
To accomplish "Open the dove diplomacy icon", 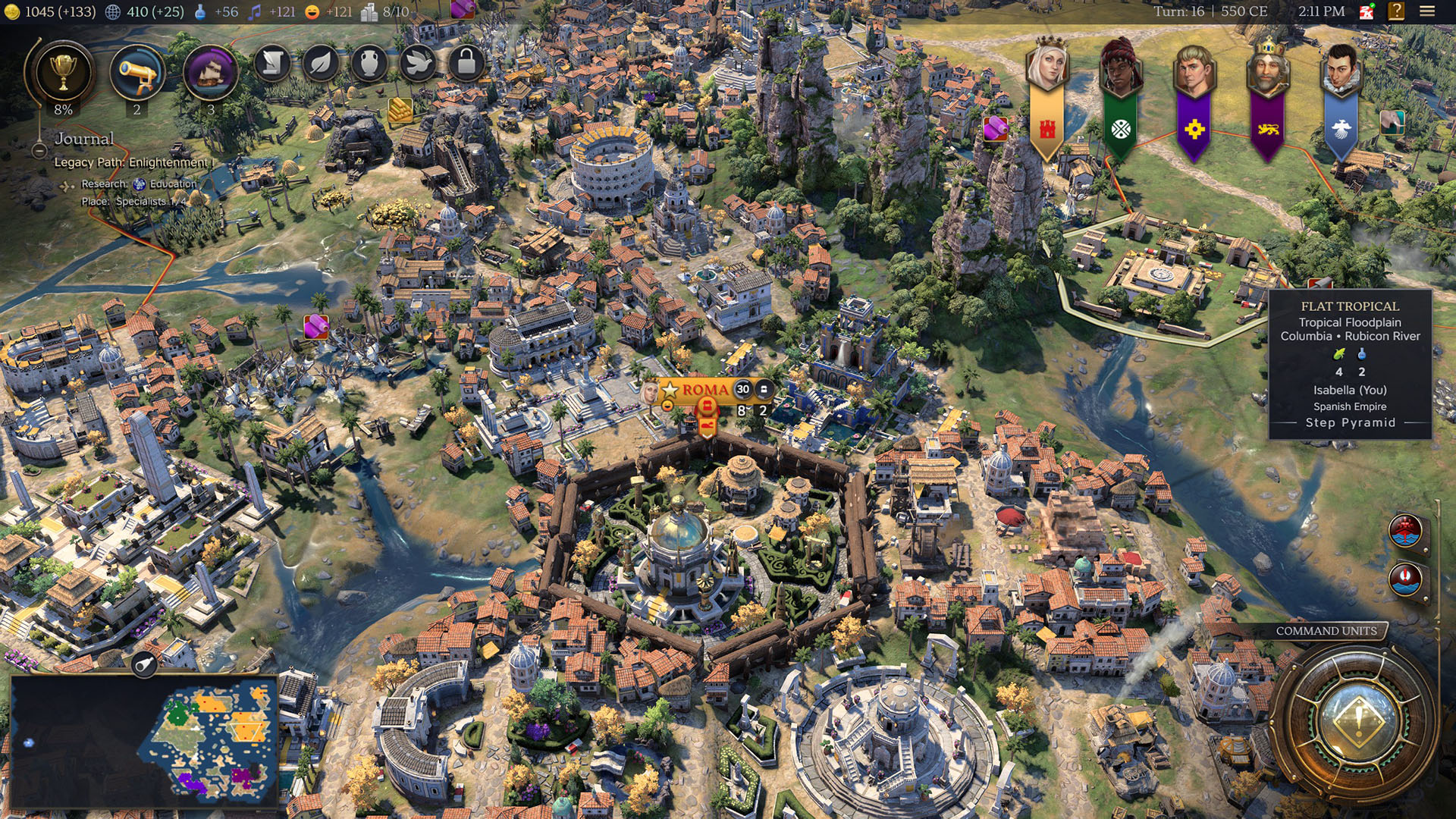I will click(x=419, y=63).
